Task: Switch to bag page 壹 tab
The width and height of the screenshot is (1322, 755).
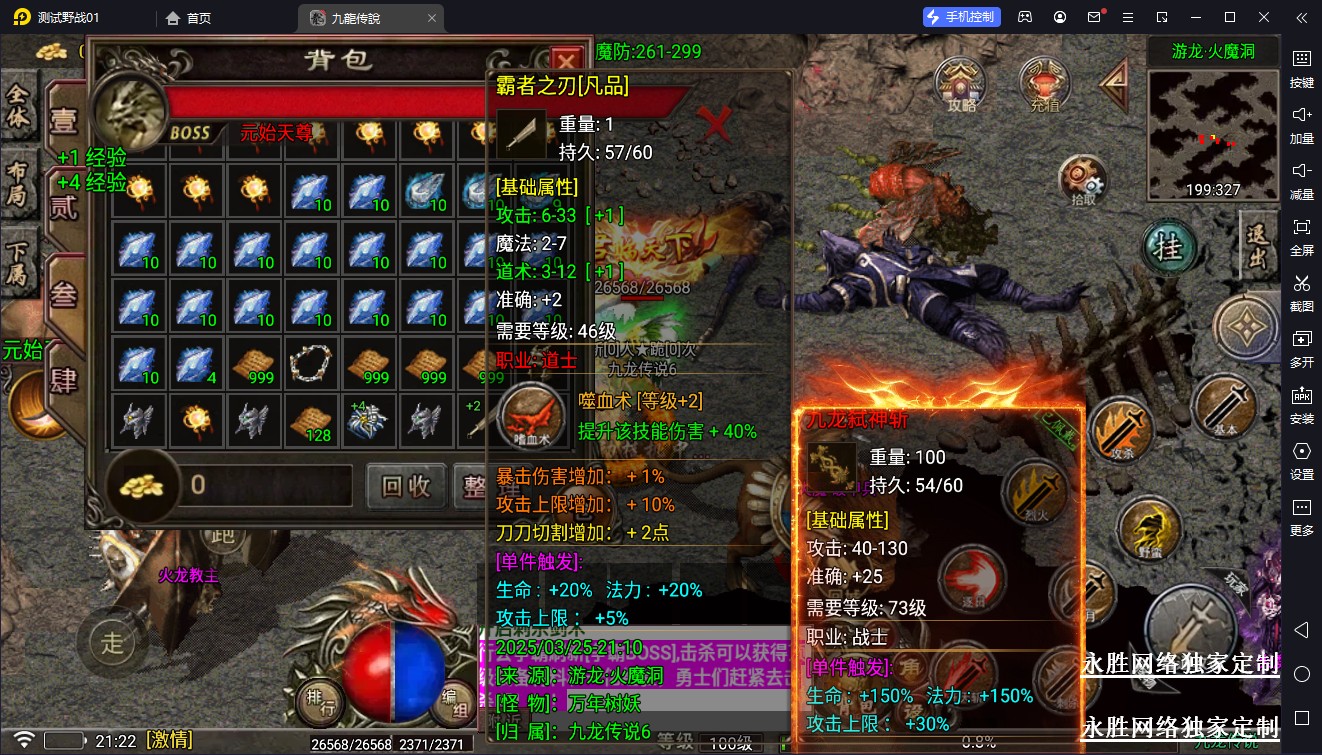Action: coord(64,122)
